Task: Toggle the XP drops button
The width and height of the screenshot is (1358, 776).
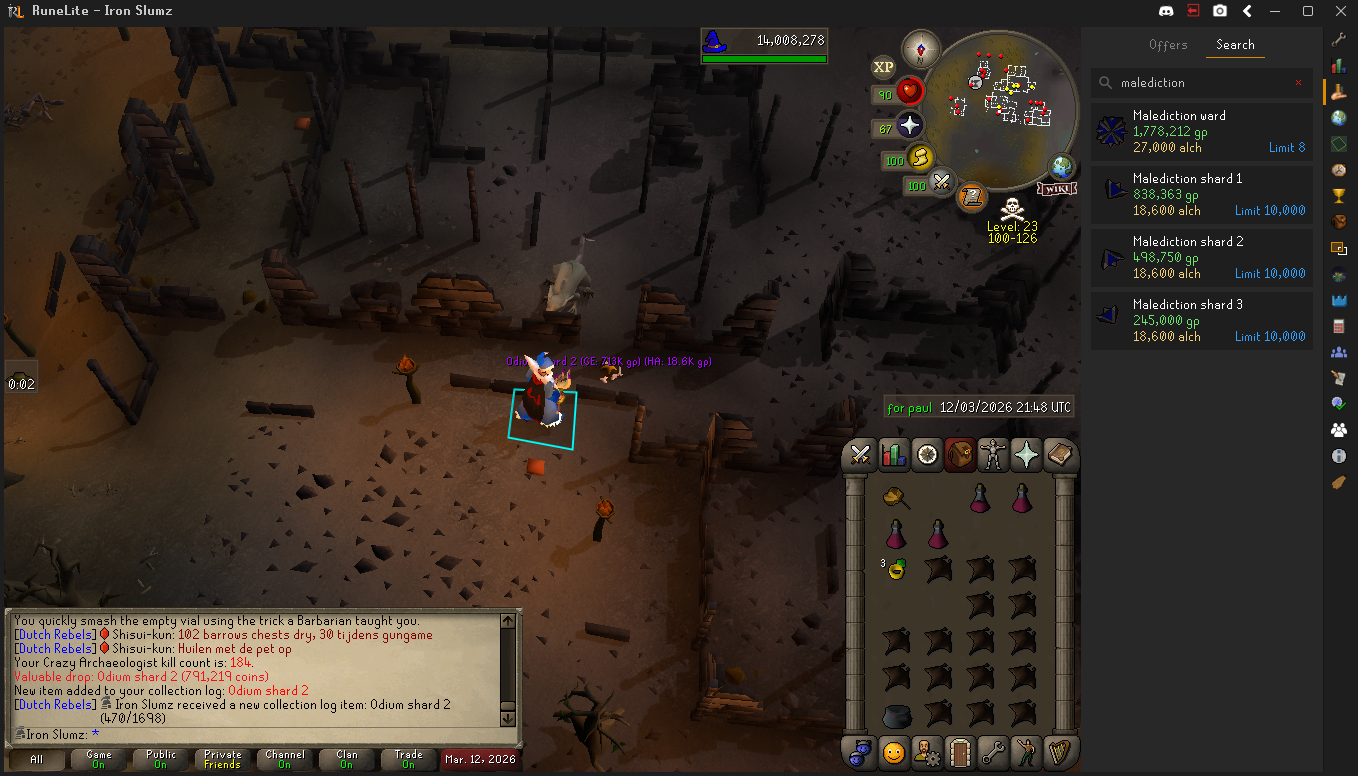Action: (x=883, y=67)
